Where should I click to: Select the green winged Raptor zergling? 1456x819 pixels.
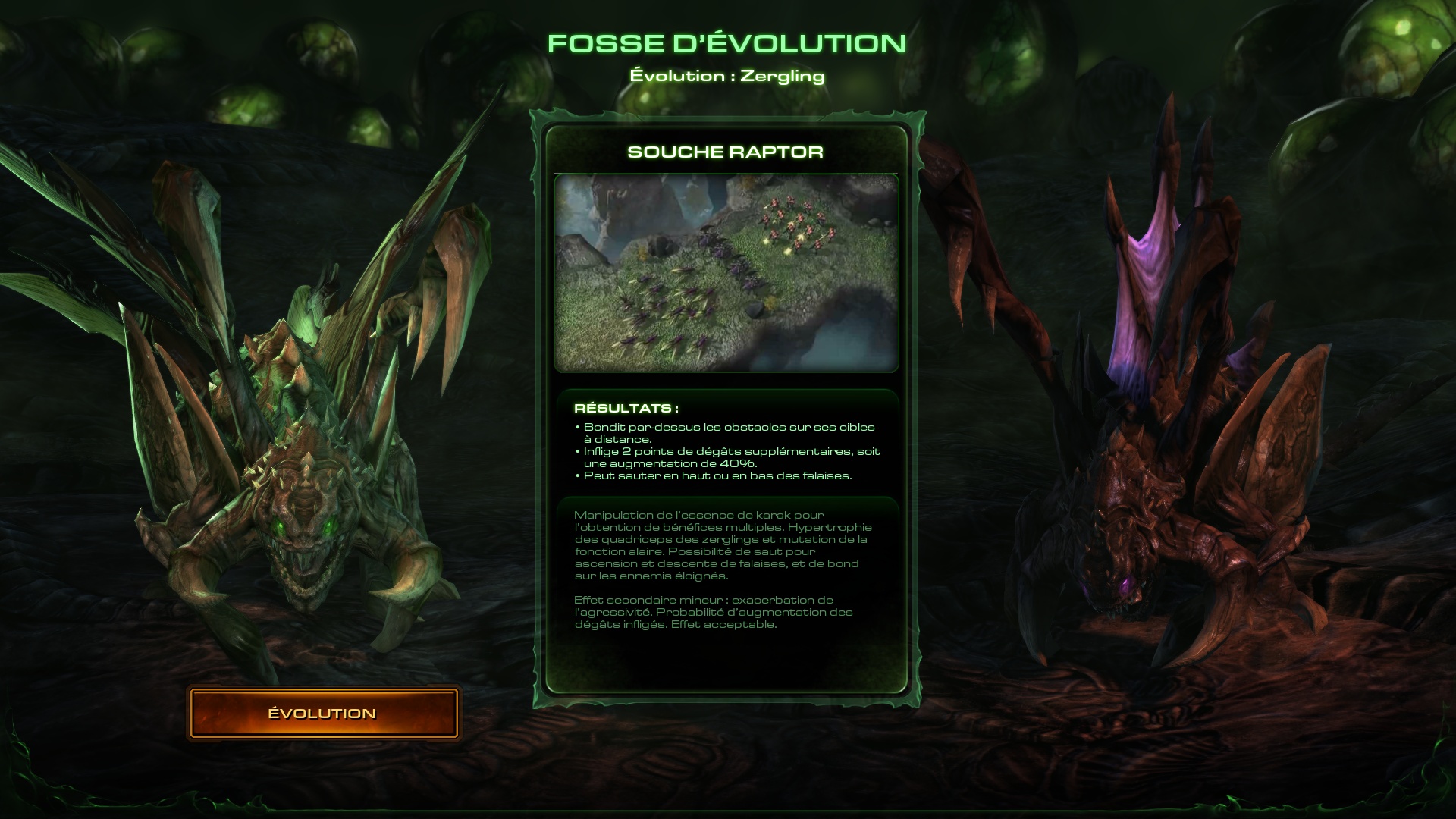(x=296, y=455)
